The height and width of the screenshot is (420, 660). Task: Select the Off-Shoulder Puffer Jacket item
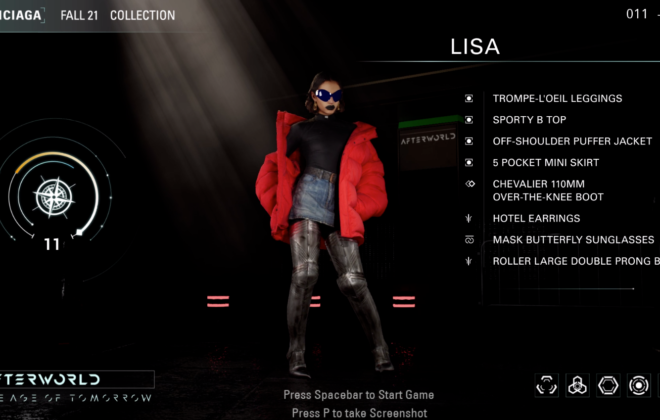pyautogui.click(x=570, y=141)
